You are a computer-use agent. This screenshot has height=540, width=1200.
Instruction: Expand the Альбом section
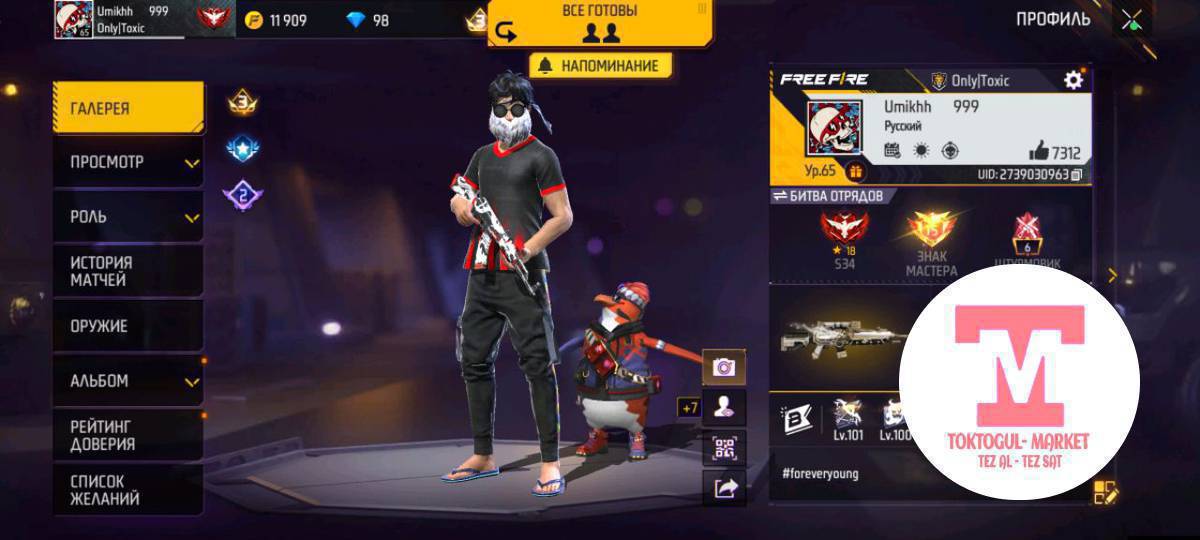point(128,381)
